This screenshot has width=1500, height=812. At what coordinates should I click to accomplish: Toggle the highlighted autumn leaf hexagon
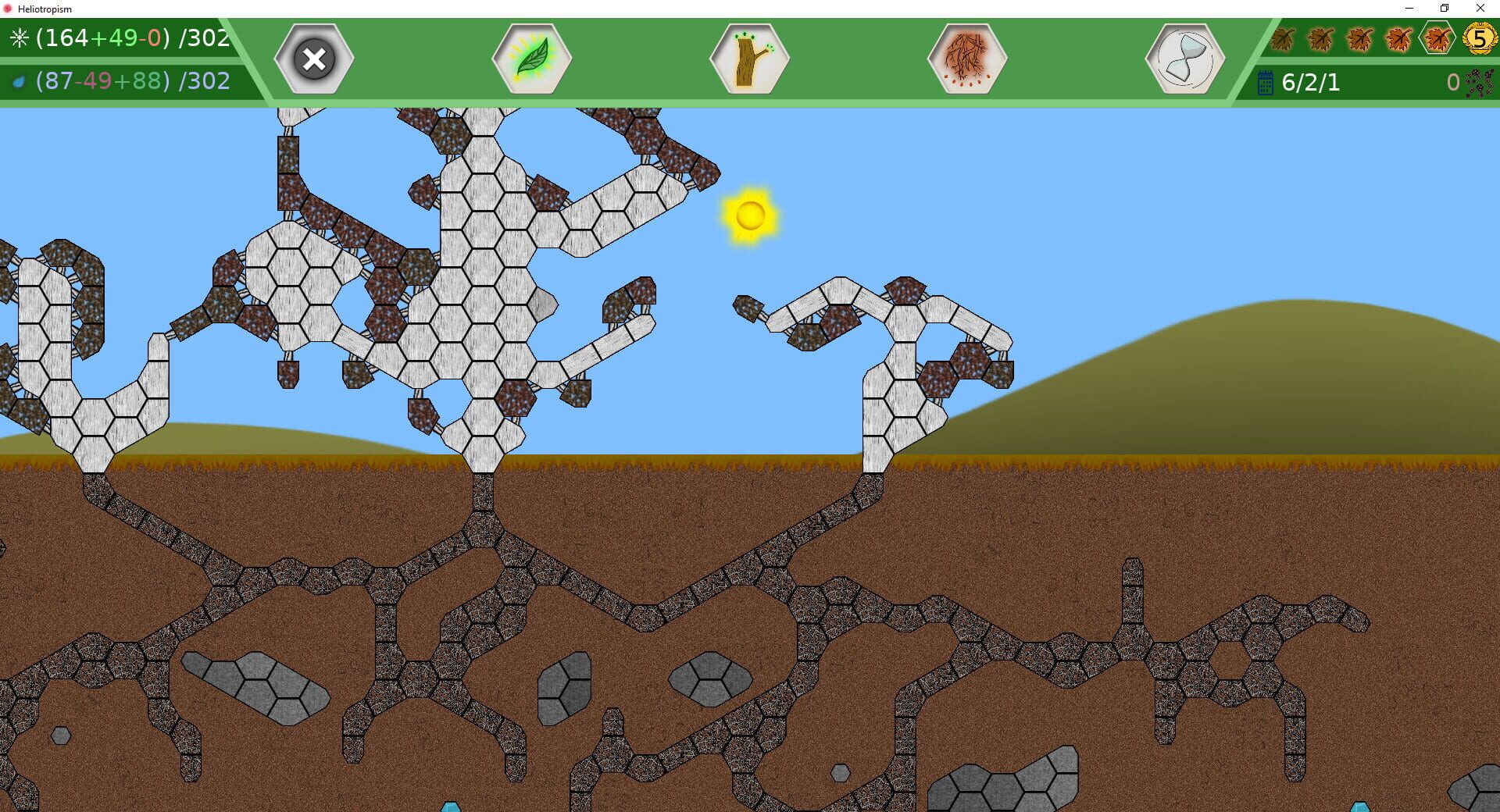[1437, 37]
